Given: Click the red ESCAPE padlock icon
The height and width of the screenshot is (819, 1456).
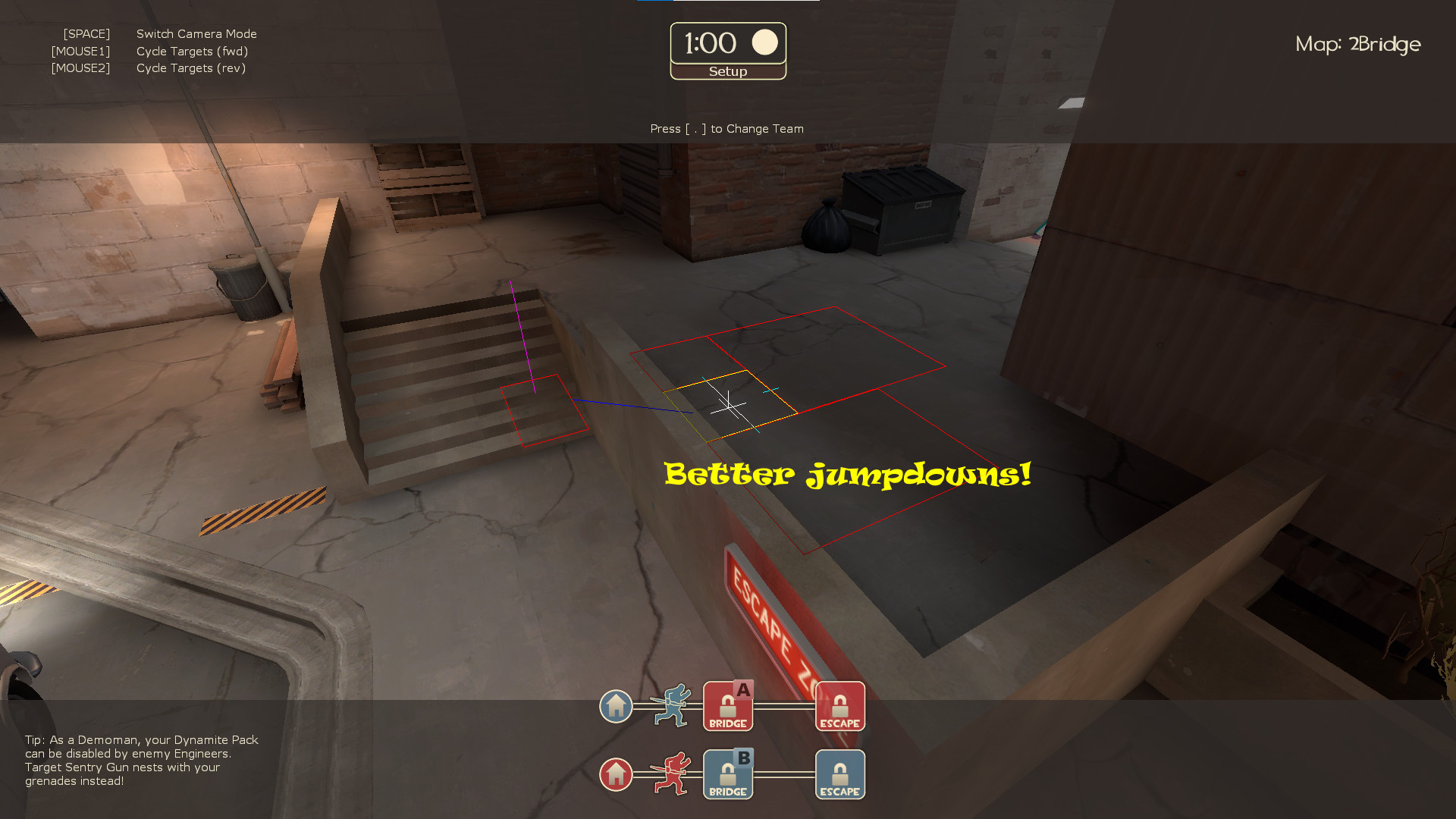Looking at the screenshot, I should tap(839, 706).
